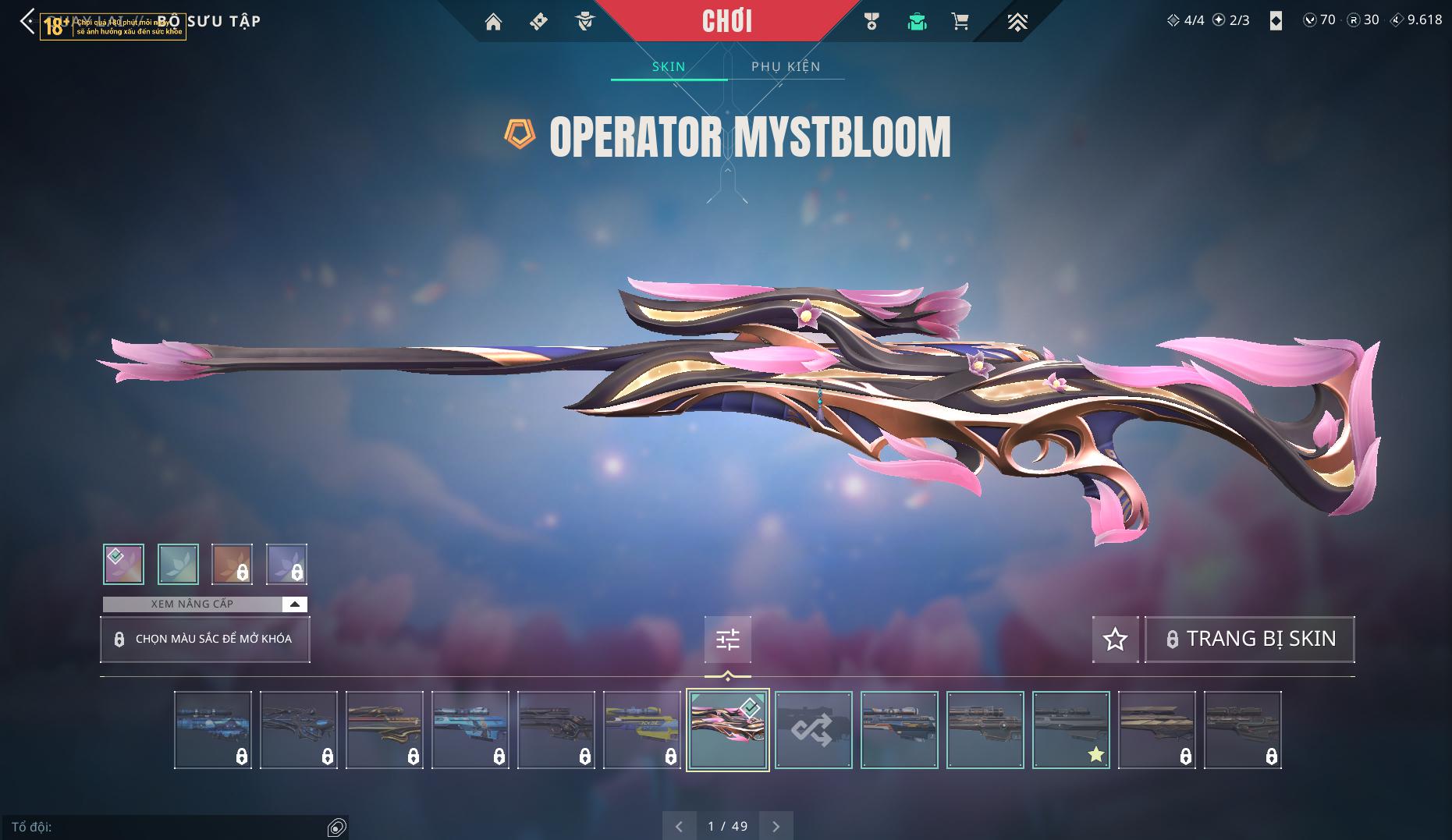
Task: Go back with the top-left arrow
Action: pyautogui.click(x=27, y=22)
